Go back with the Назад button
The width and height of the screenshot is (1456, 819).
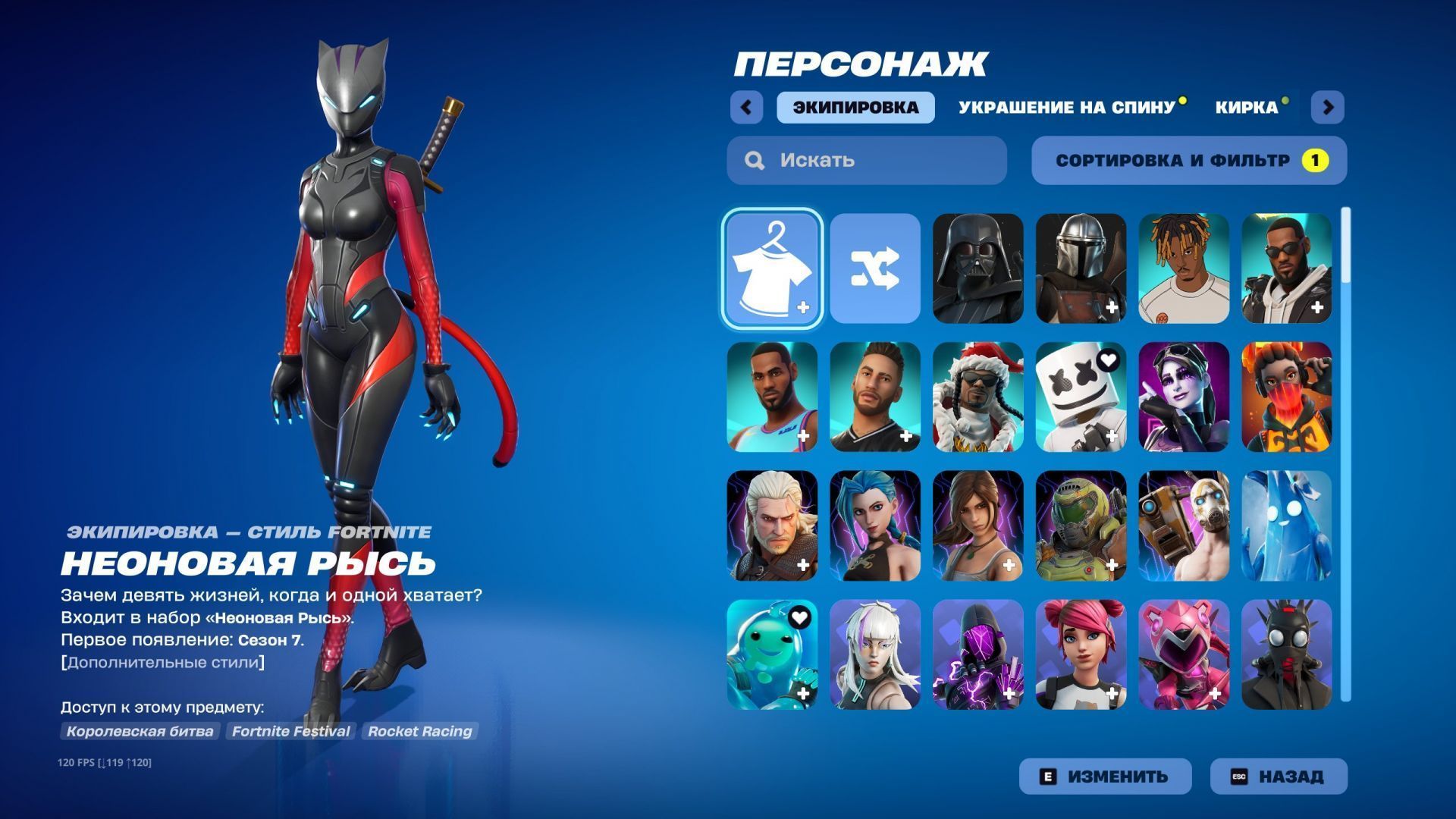1279,777
